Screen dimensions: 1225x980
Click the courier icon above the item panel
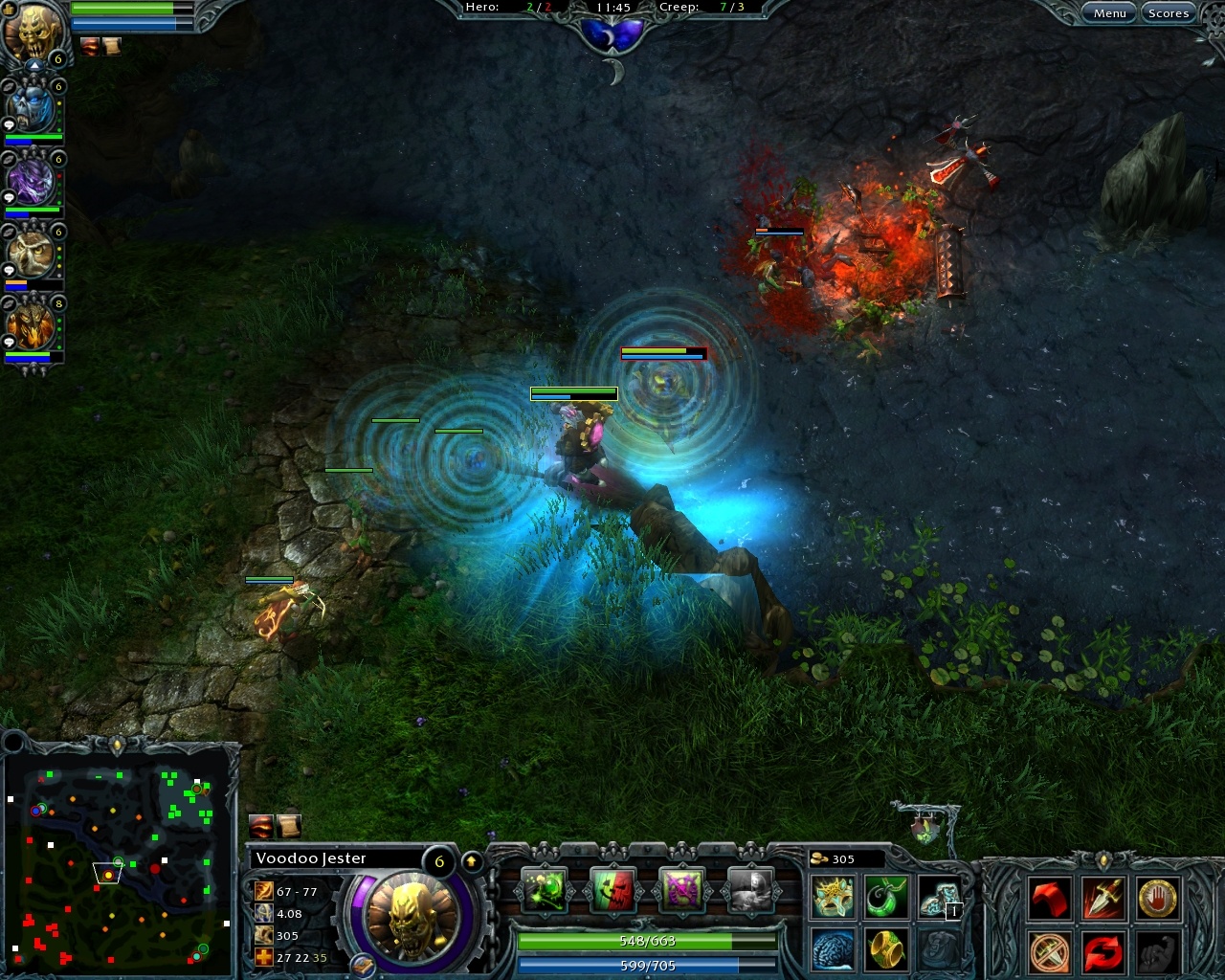pyautogui.click(x=926, y=828)
